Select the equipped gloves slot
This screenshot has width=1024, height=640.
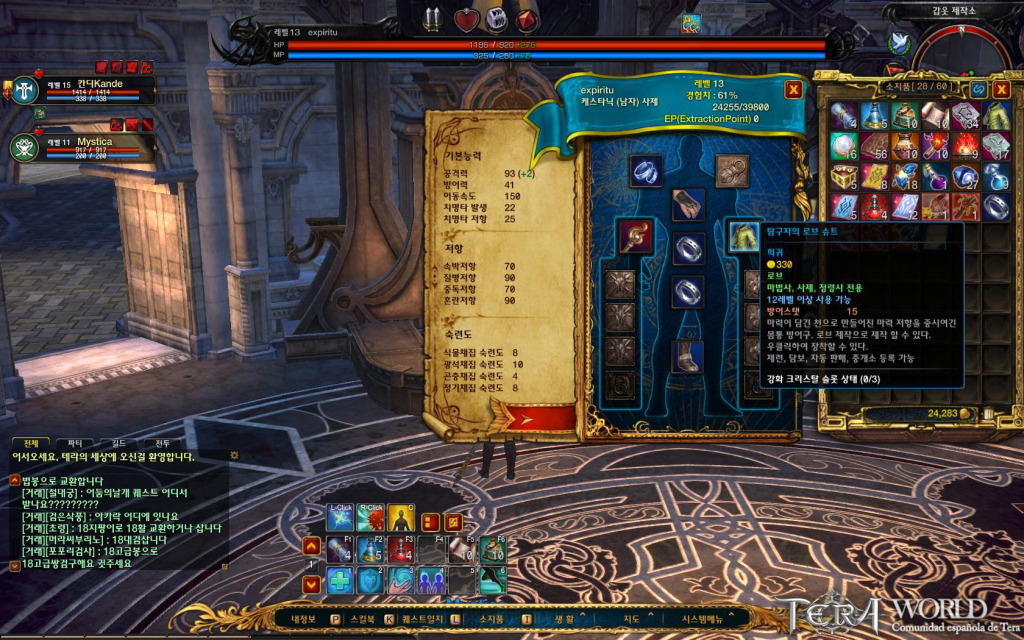point(688,204)
